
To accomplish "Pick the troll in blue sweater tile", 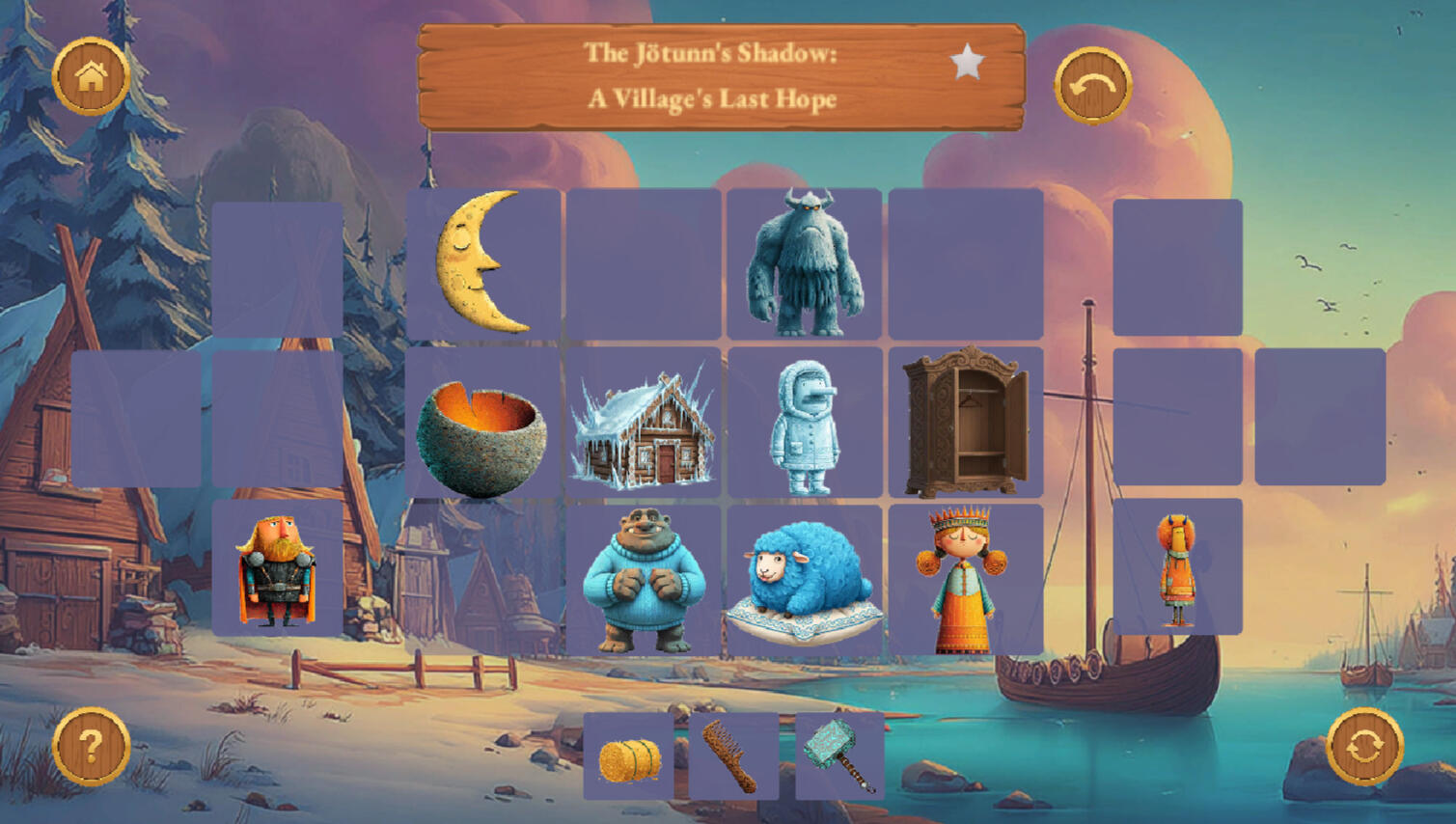I will coord(644,581).
